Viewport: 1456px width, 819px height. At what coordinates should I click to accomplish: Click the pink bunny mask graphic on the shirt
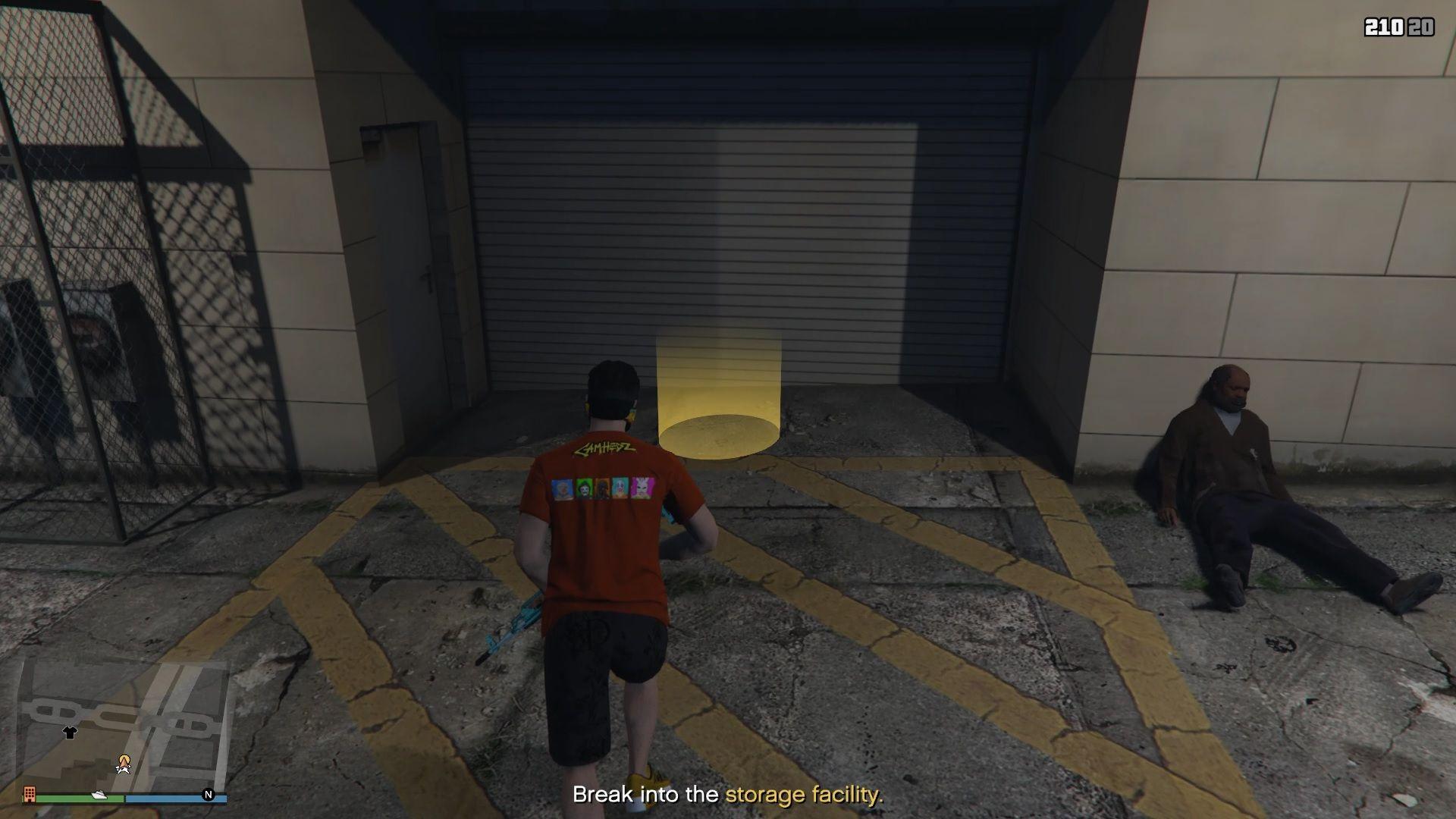pyautogui.click(x=643, y=488)
